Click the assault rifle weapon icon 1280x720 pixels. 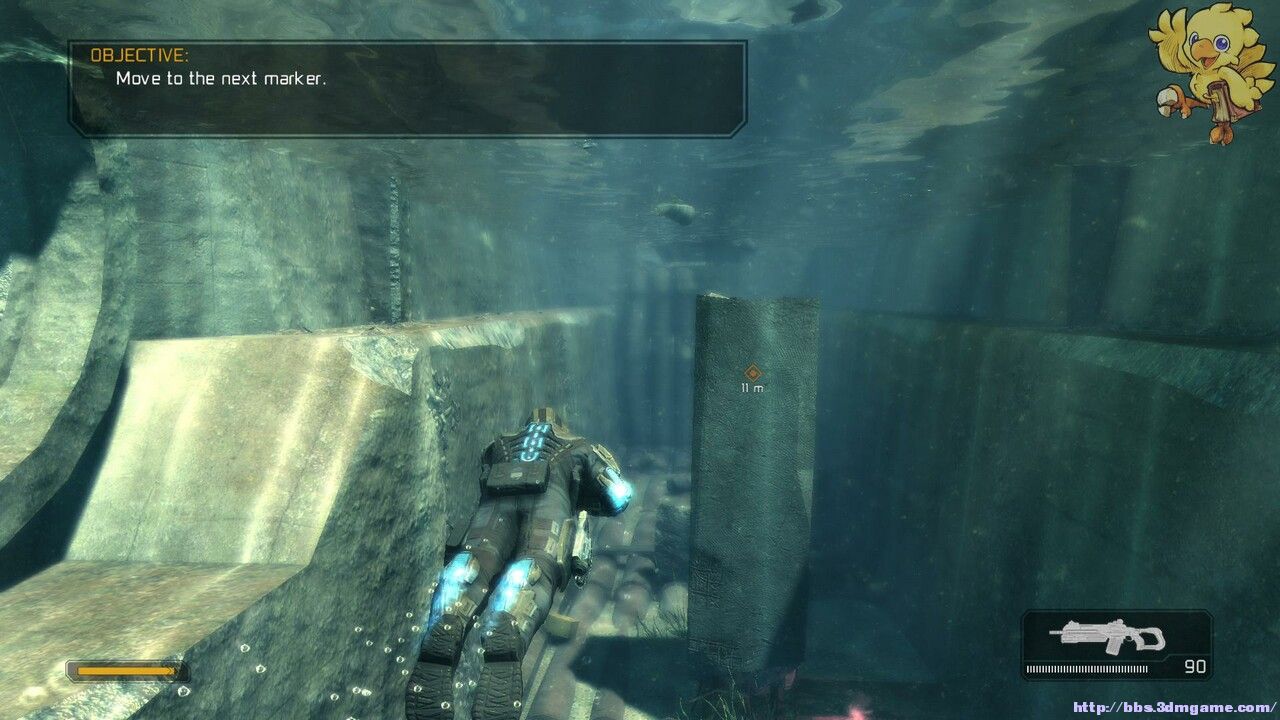(1108, 636)
